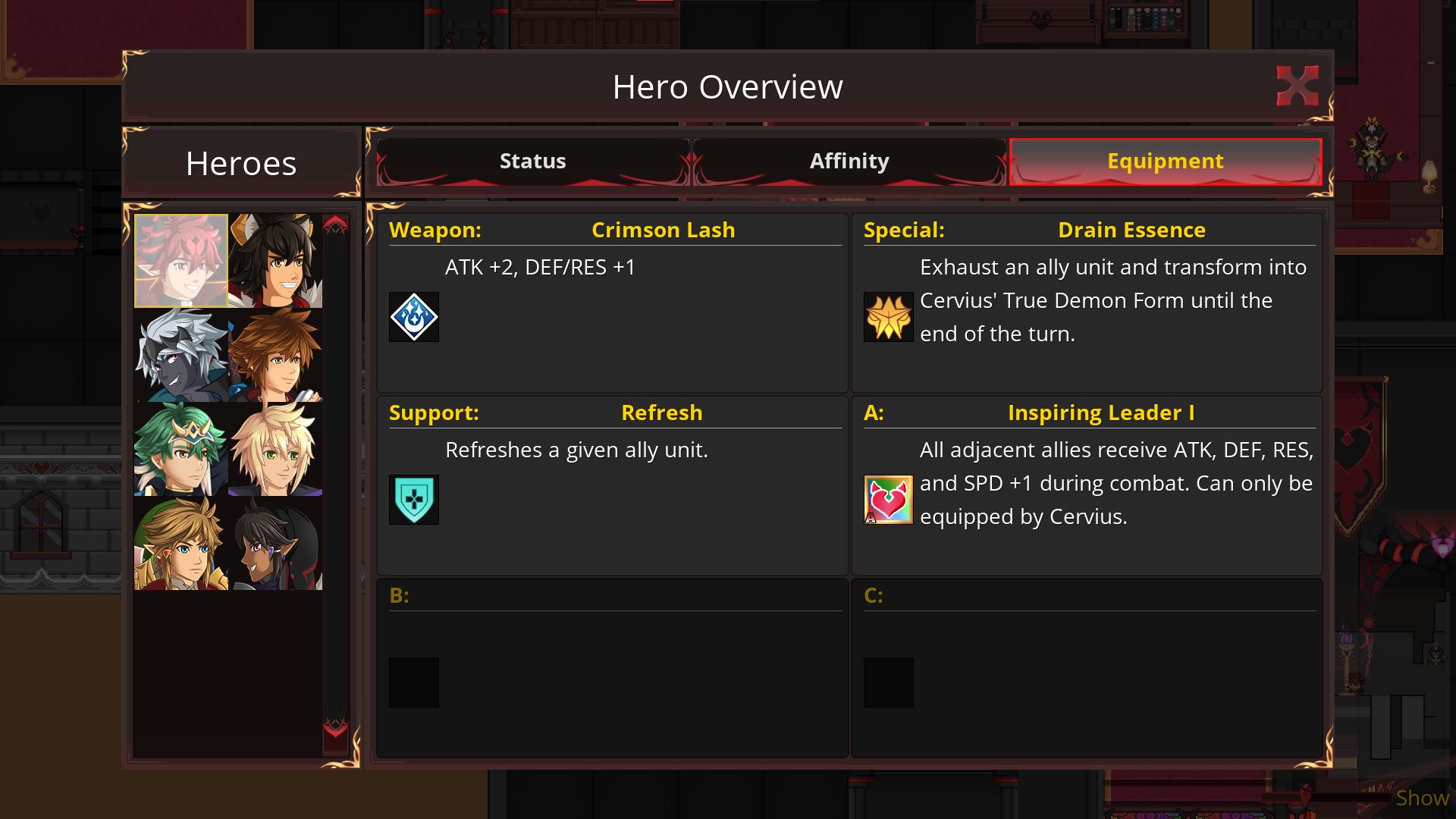Select the Equipment tab
This screenshot has height=819, width=1456.
(1165, 162)
